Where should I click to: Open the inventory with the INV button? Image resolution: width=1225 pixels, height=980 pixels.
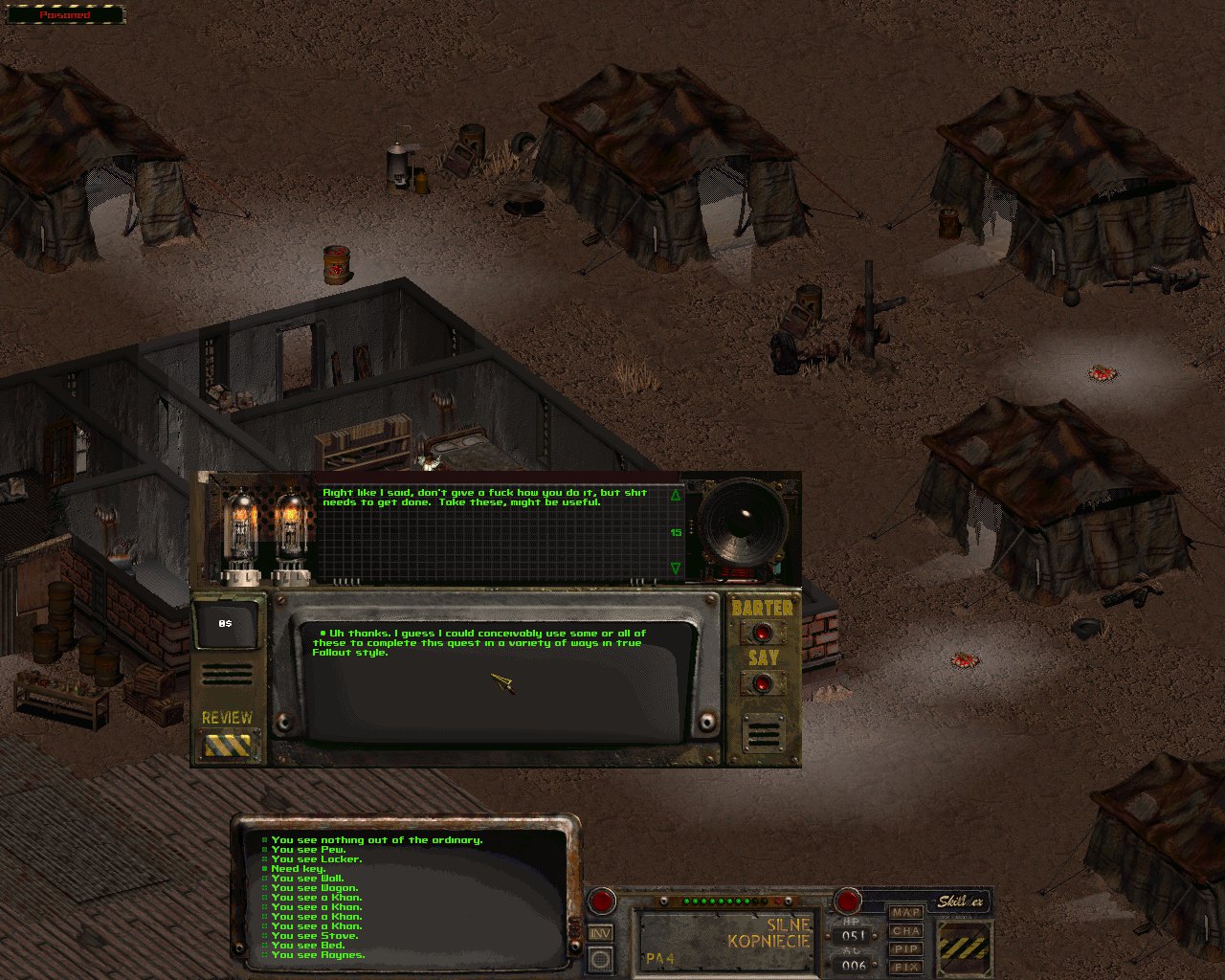click(x=600, y=933)
